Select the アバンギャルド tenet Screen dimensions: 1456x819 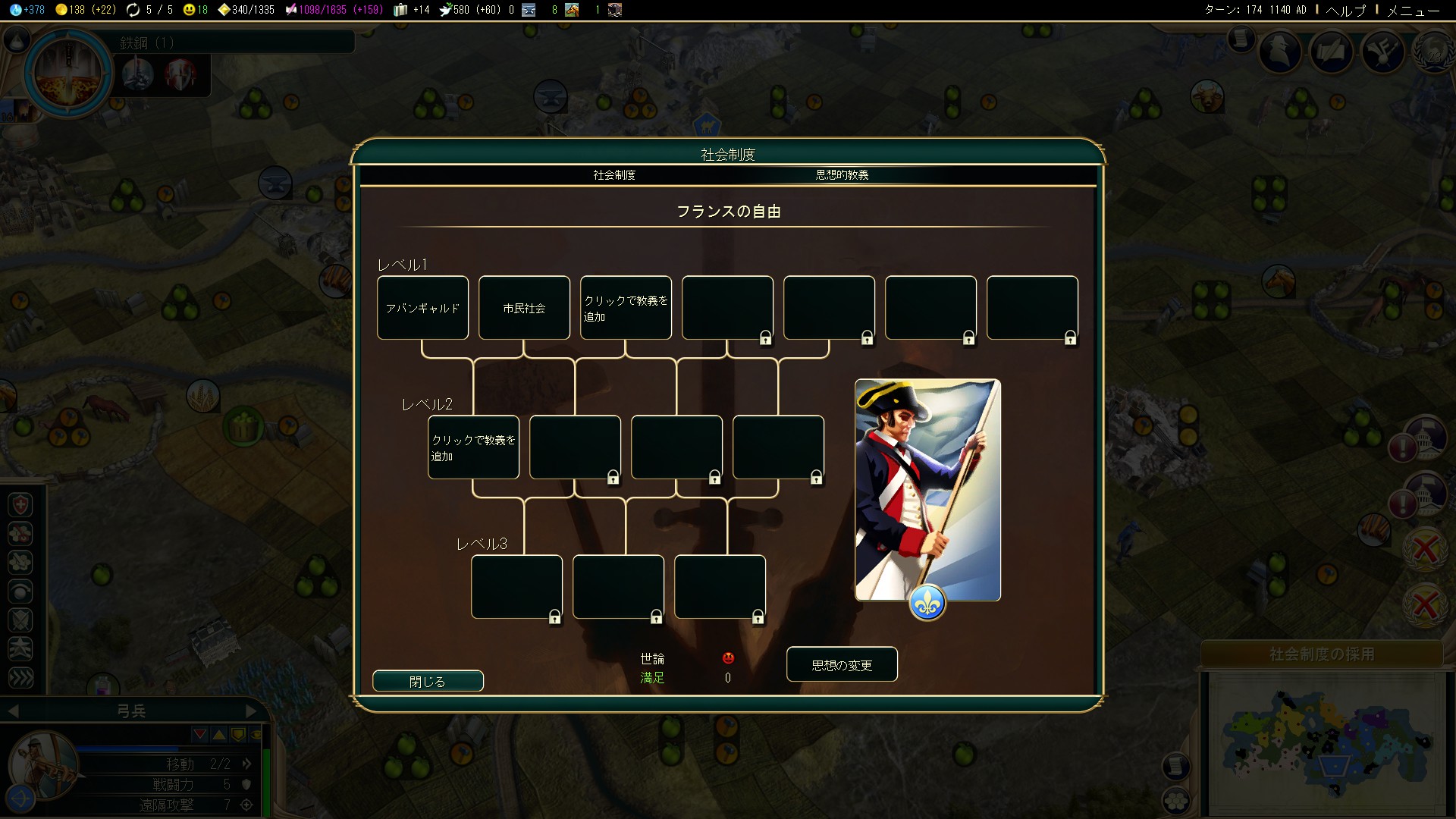click(422, 308)
